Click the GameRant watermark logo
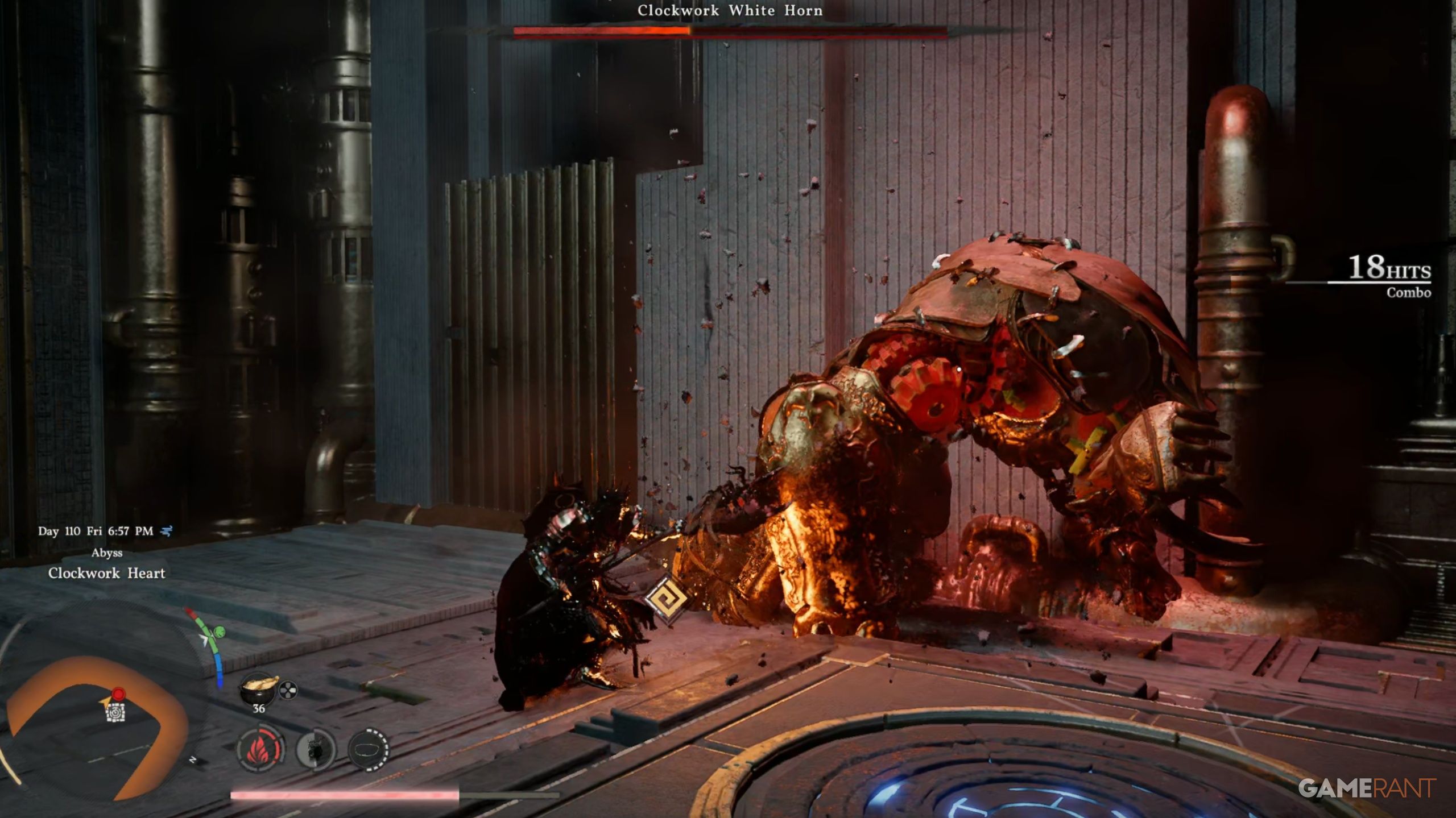1456x818 pixels. point(1366,788)
